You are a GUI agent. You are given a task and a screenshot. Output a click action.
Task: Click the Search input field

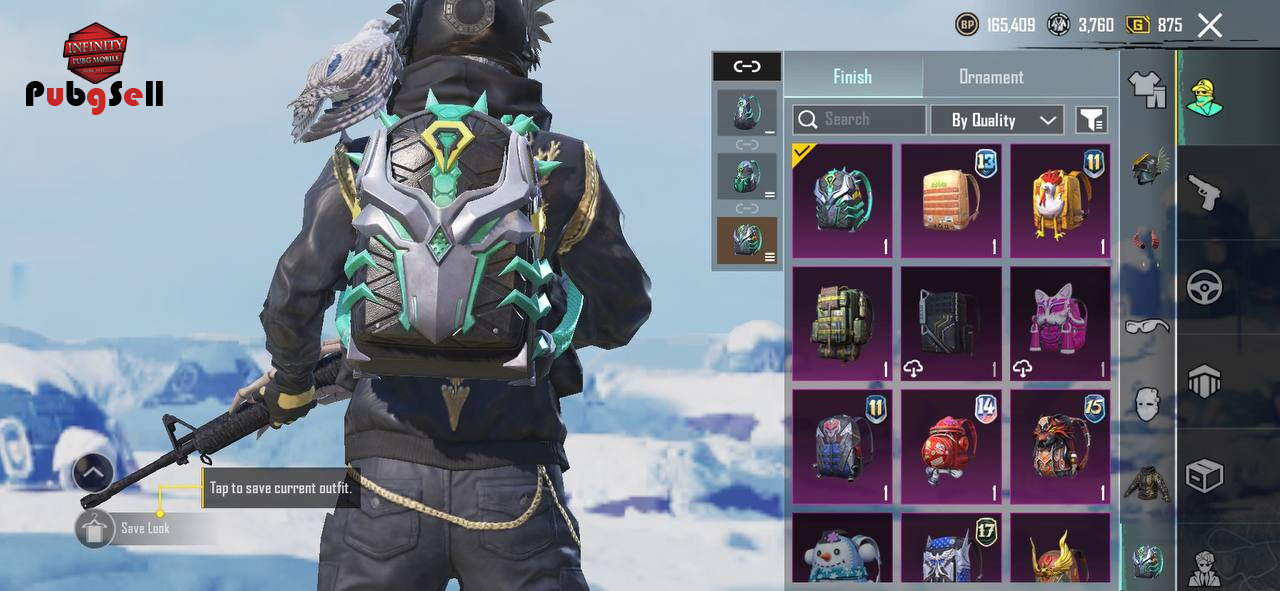point(860,120)
